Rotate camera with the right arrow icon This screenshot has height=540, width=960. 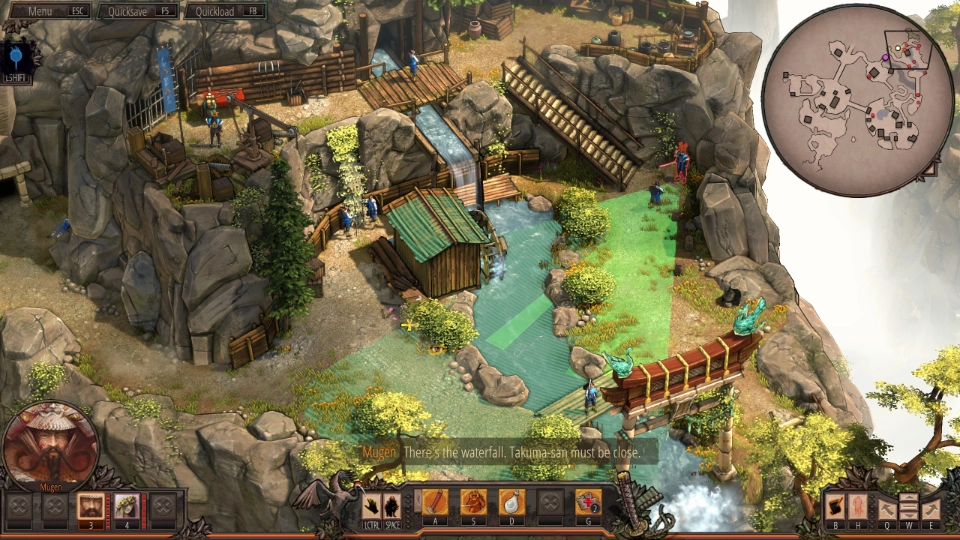point(931,507)
